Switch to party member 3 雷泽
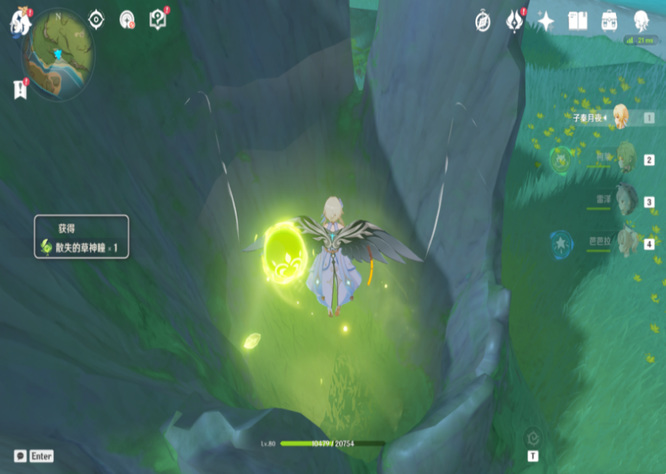 (627, 199)
